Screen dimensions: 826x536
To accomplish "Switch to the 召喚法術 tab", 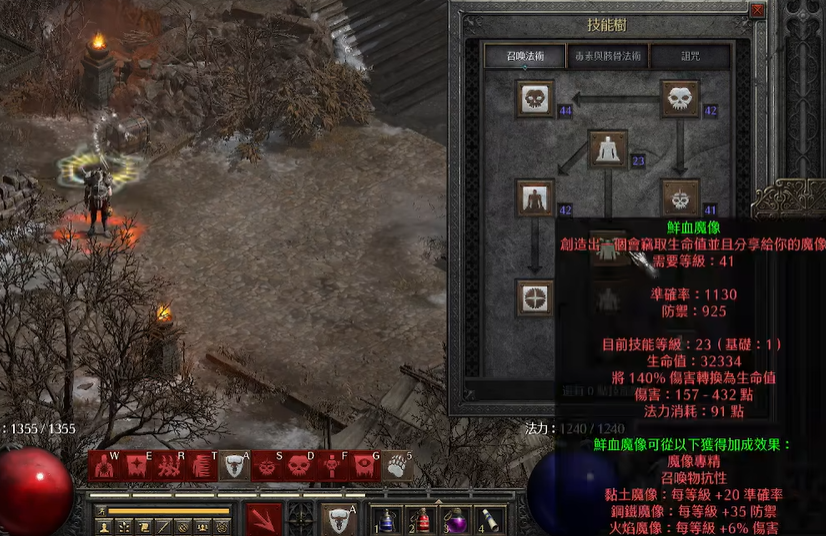I will (x=524, y=56).
